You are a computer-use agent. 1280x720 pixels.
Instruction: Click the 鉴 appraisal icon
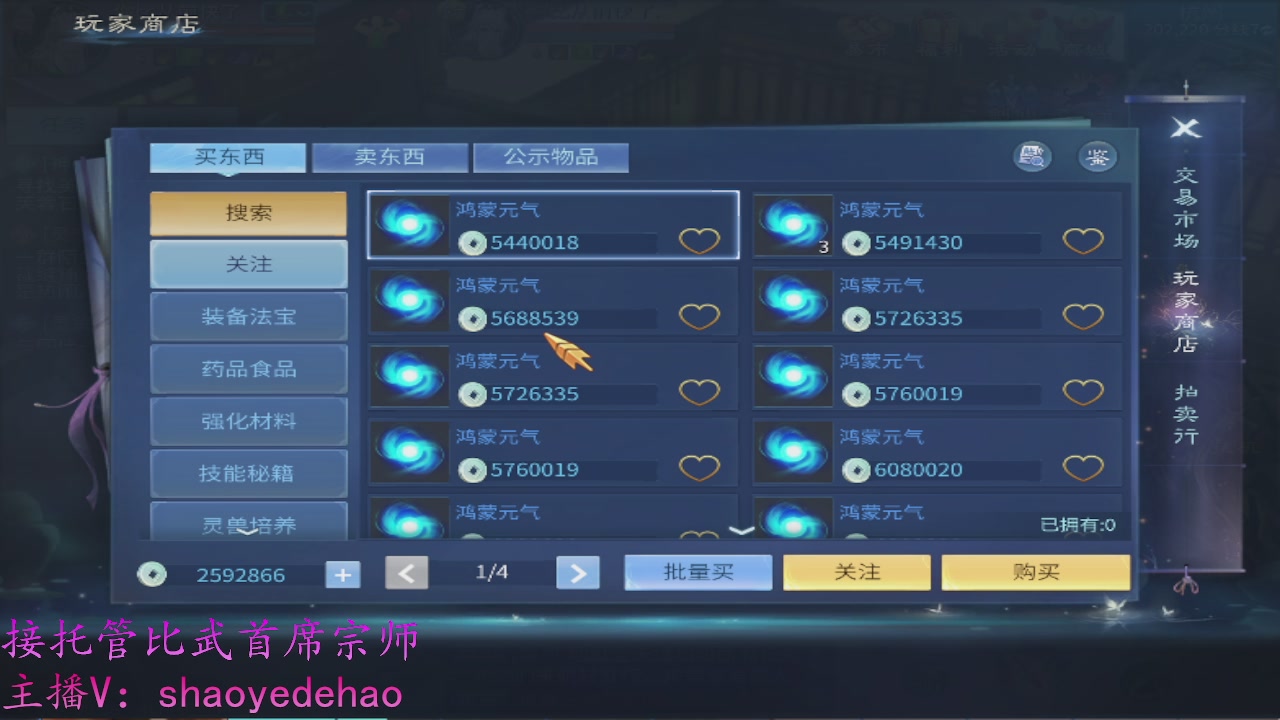[x=1097, y=157]
